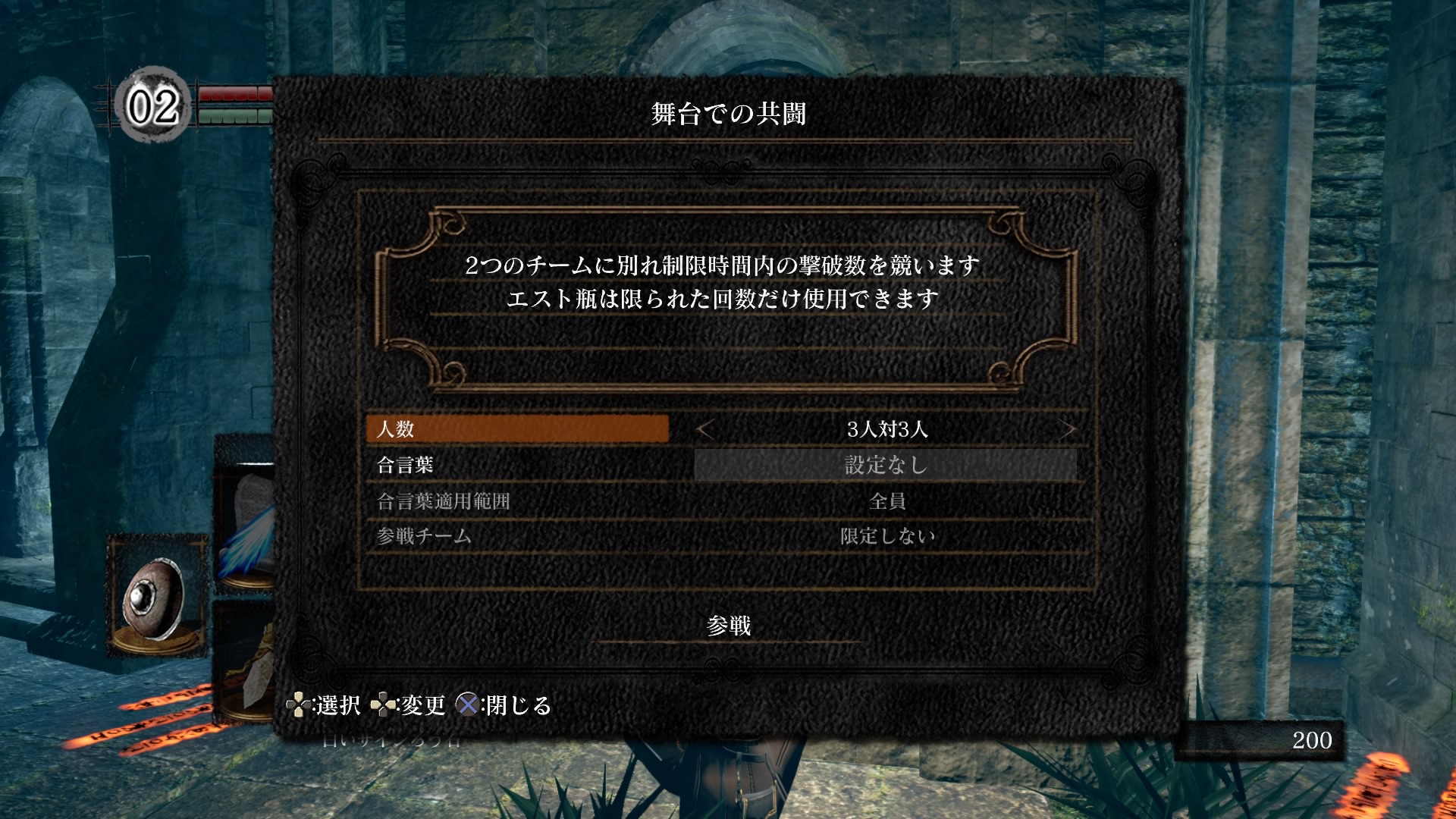
Task: Confirm with the 参戦 button
Action: pos(728,626)
